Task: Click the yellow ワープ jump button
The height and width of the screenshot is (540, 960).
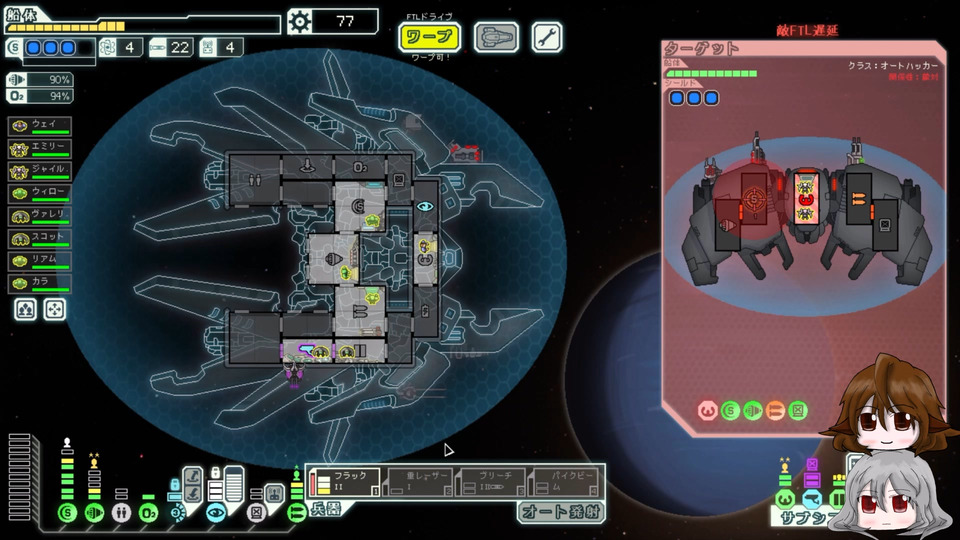Action: tap(430, 38)
